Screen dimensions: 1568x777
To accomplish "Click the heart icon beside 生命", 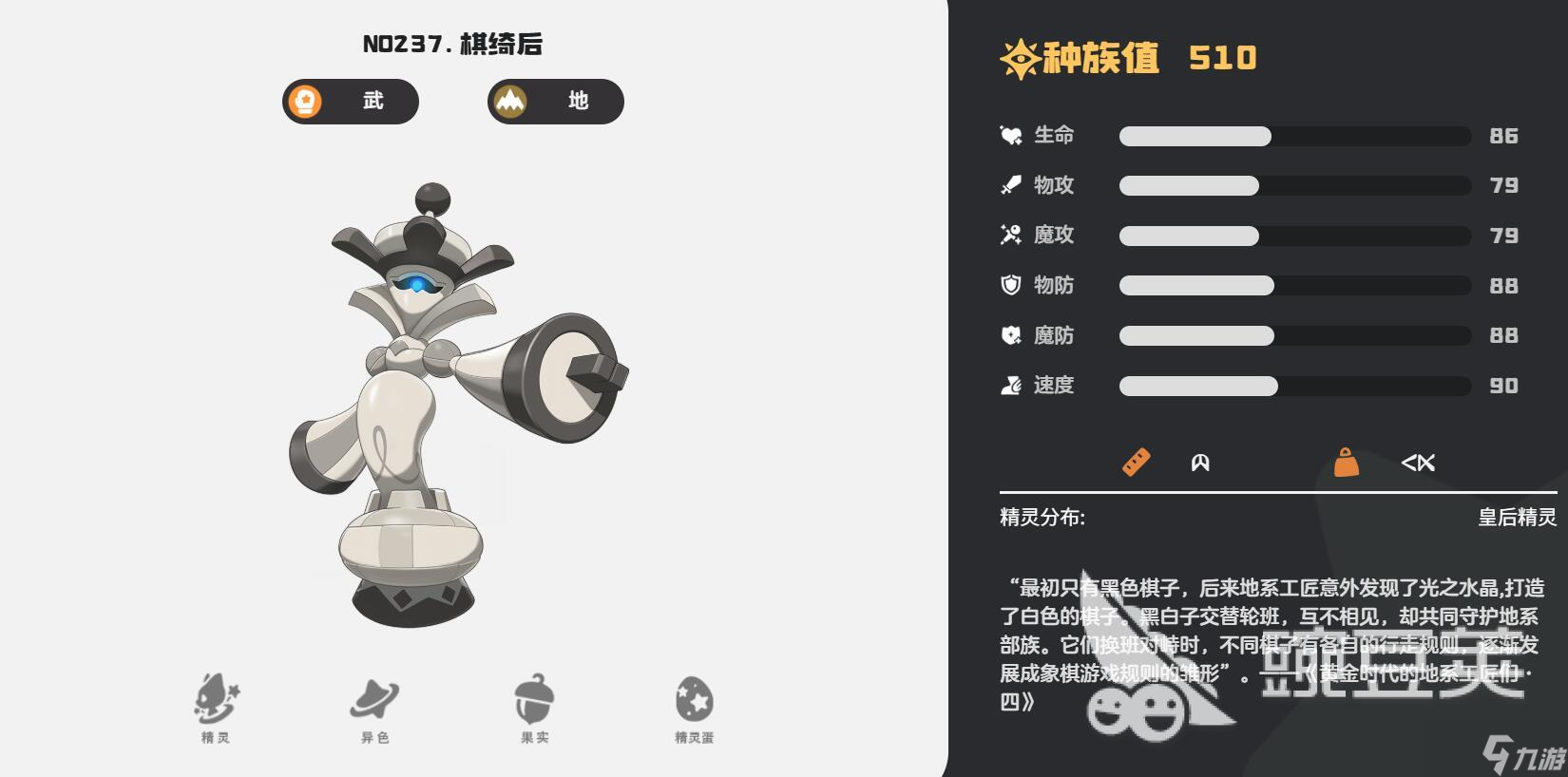I will coord(1009,136).
